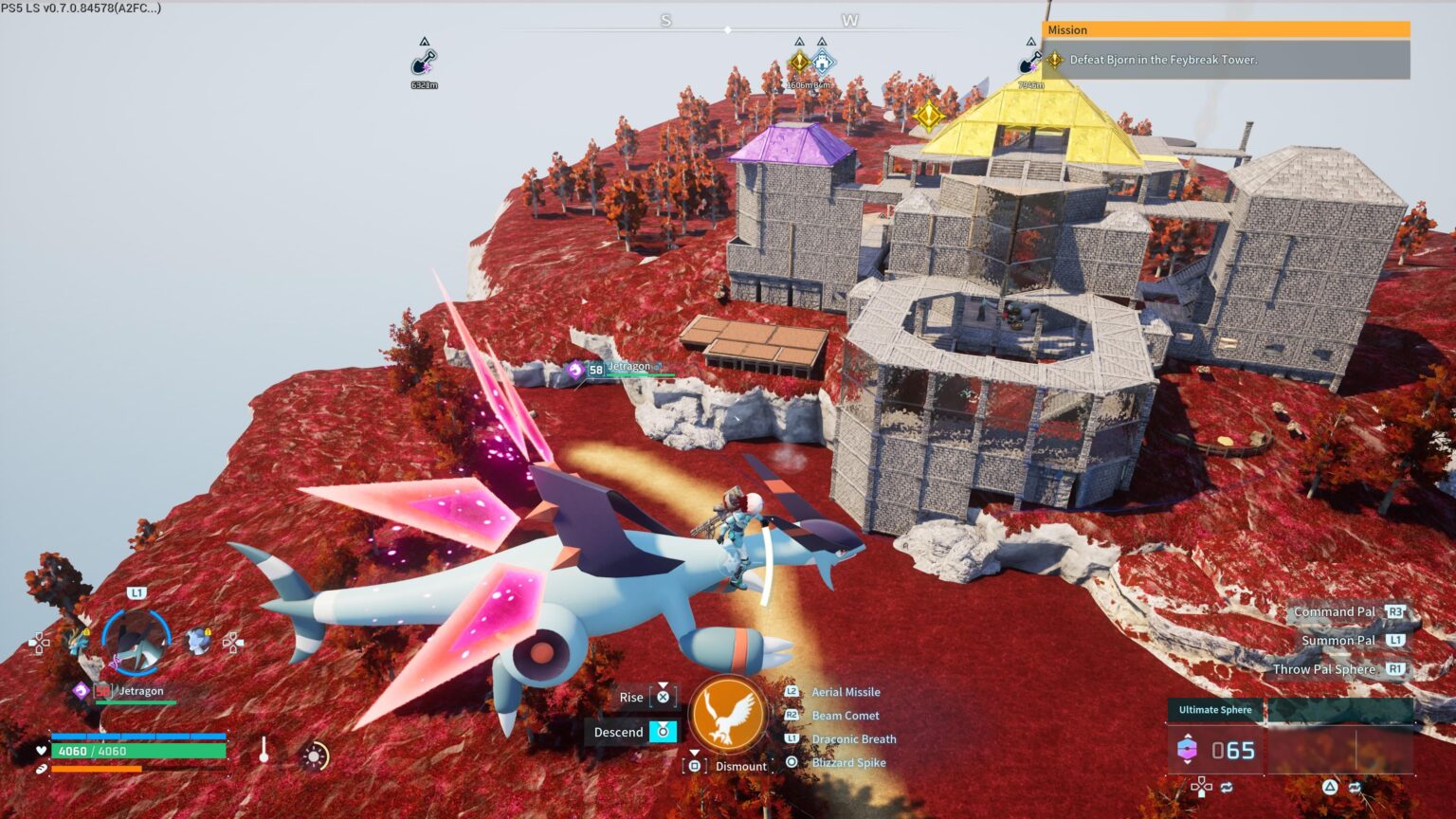
Task: Click the circular minimap showing Jetragon
Action: tap(136, 643)
